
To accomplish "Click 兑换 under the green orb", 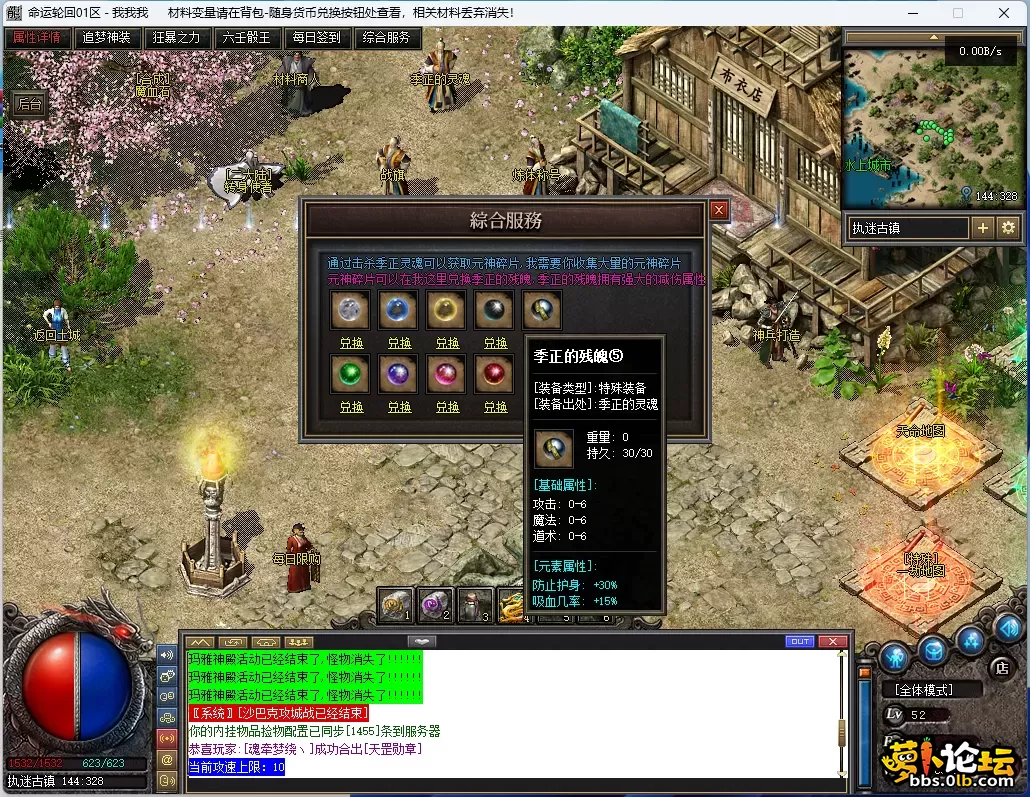I will click(351, 407).
